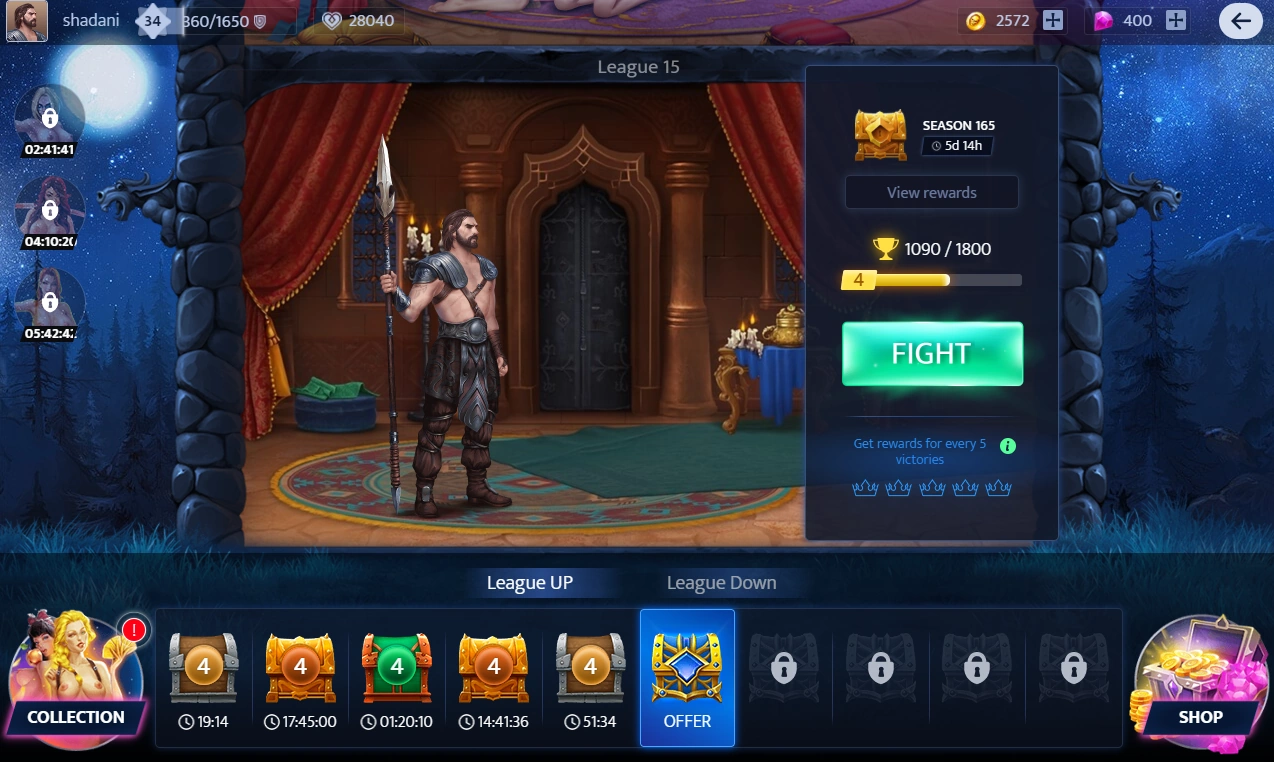Select the chest with 14:41:36 timer
The width and height of the screenshot is (1274, 762).
coord(493,668)
